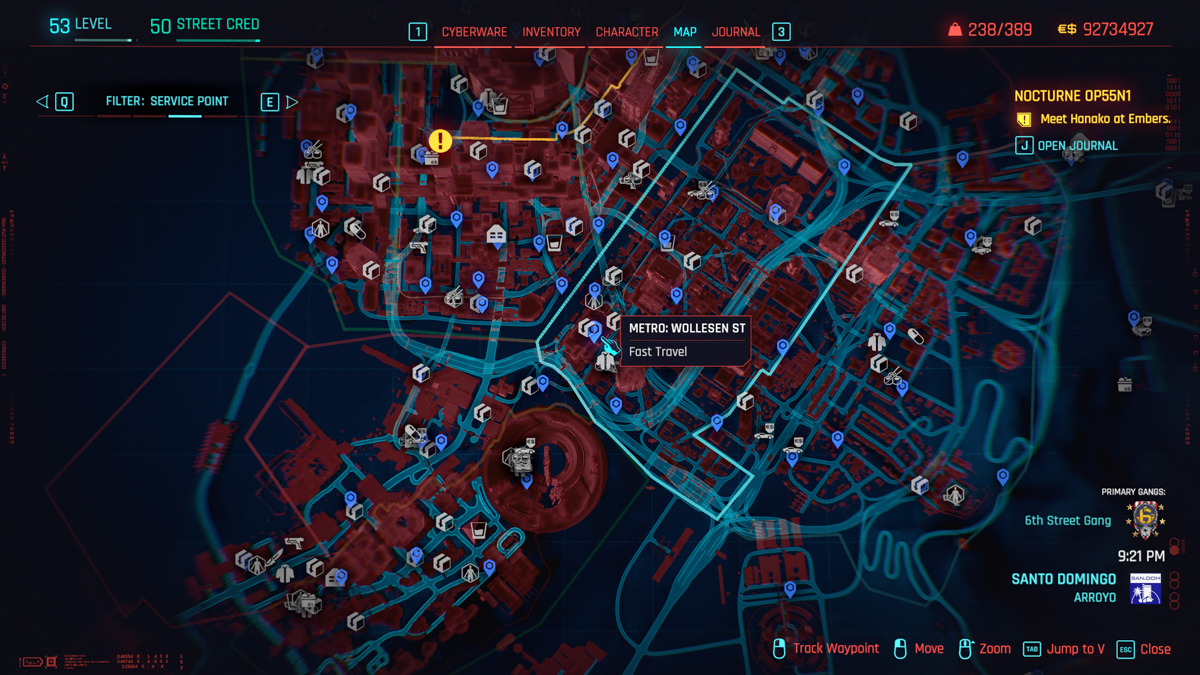The image size is (1200, 675).
Task: Select the Nocturne OP55N1 tracked quest
Action: [1072, 96]
